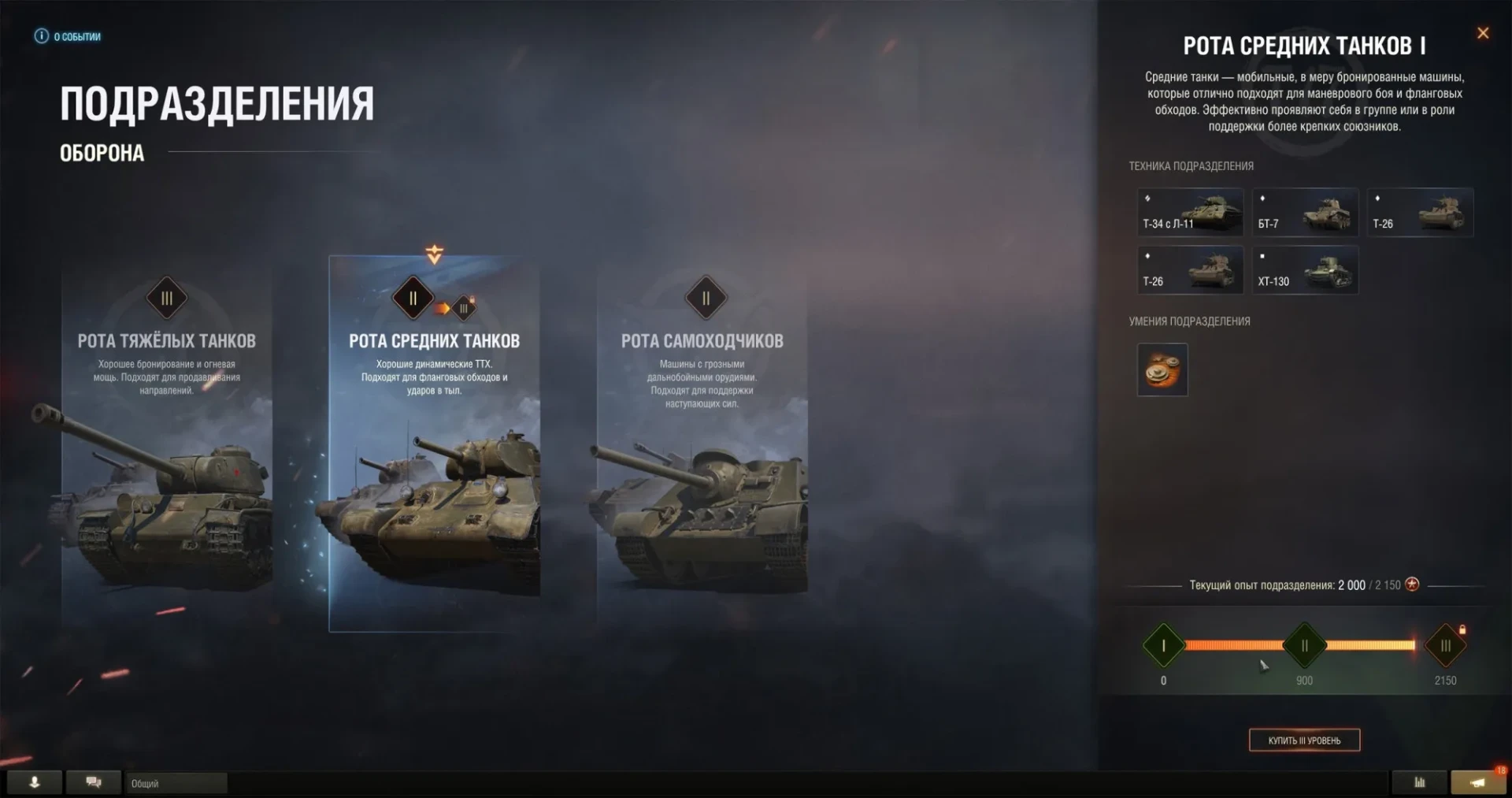Open the chat channels window
This screenshot has width=1512, height=798.
tap(94, 782)
